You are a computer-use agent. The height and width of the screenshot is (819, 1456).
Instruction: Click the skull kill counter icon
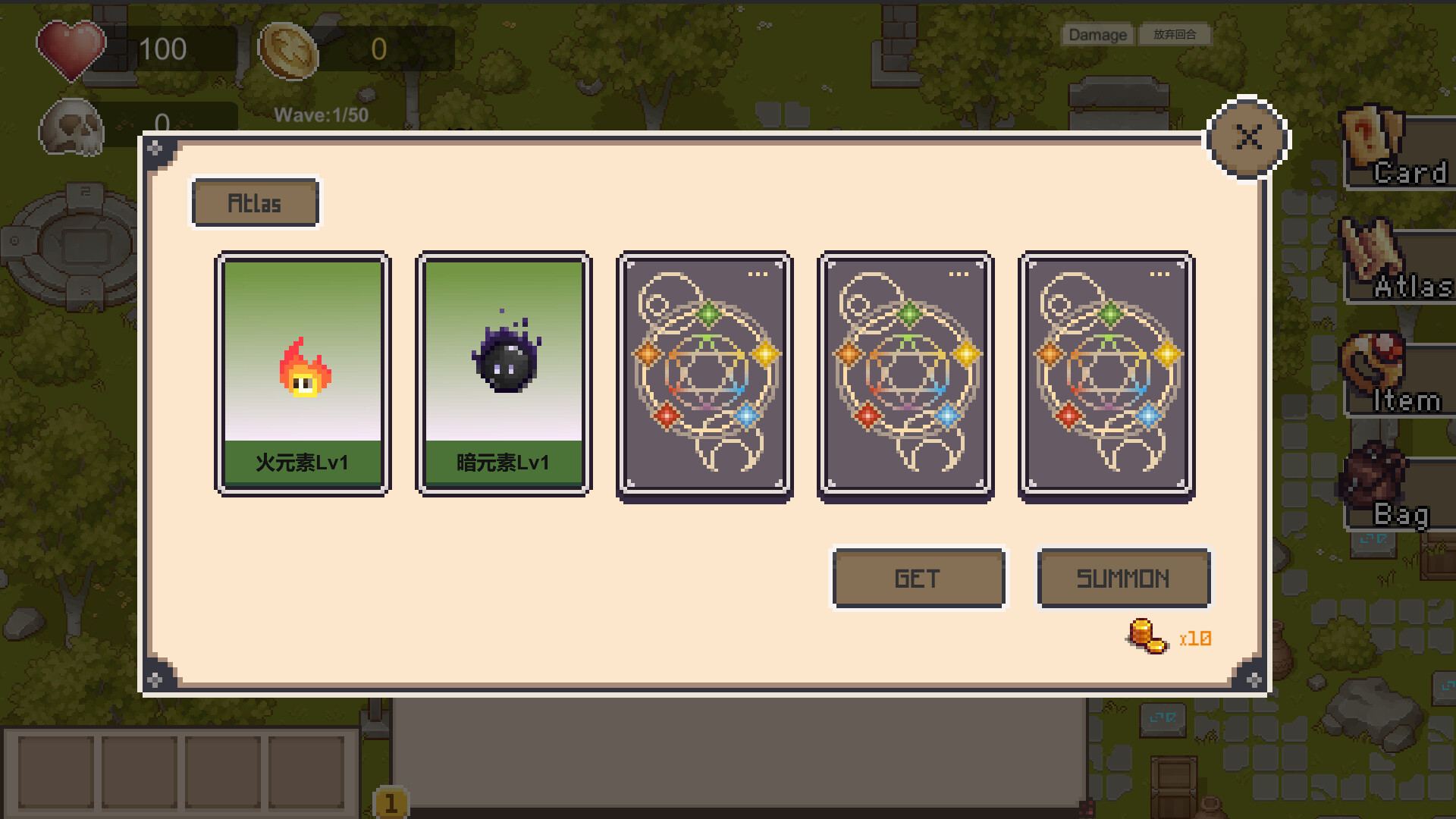click(72, 127)
